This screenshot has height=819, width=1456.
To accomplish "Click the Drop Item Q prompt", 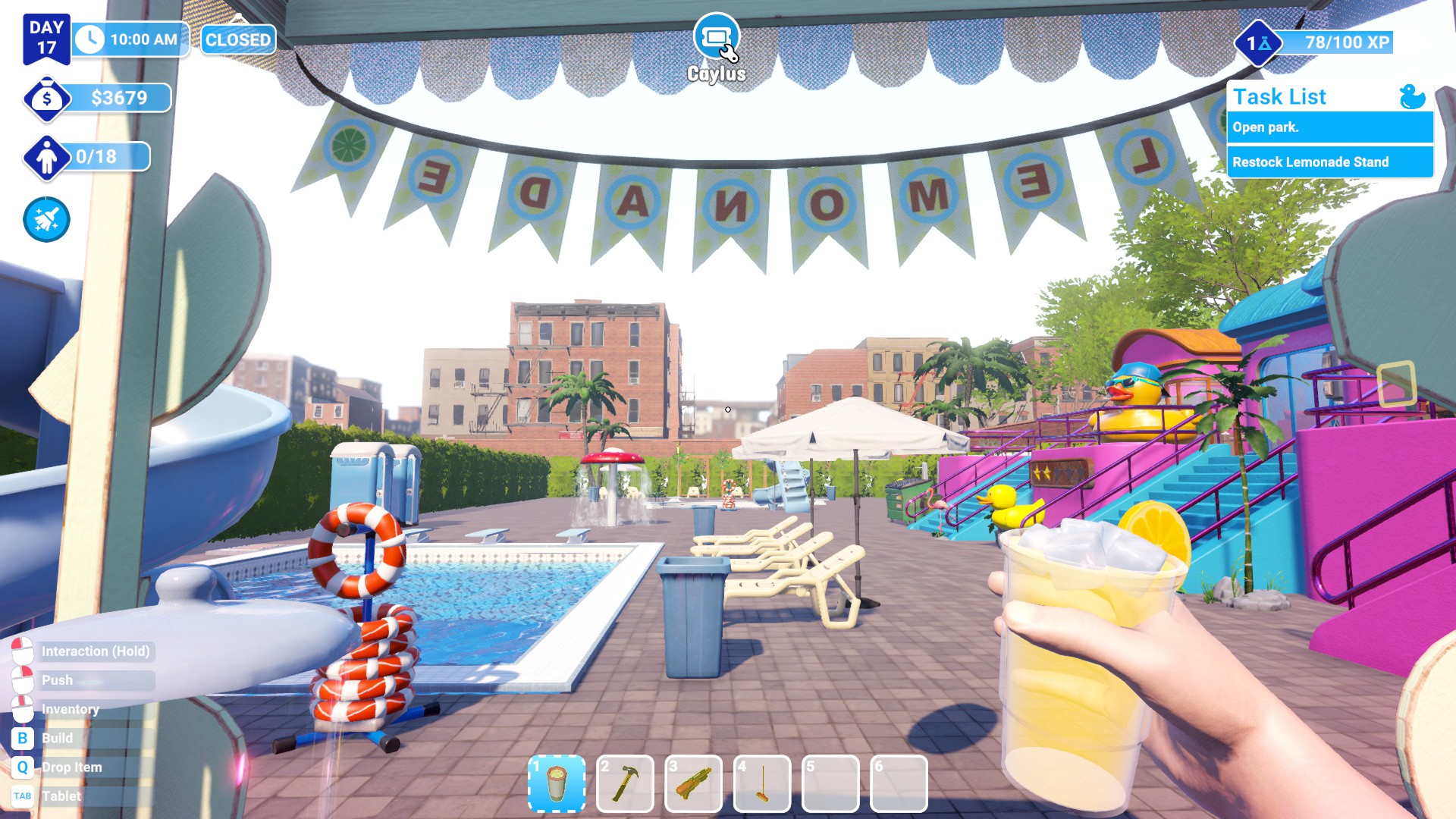I will [x=24, y=767].
